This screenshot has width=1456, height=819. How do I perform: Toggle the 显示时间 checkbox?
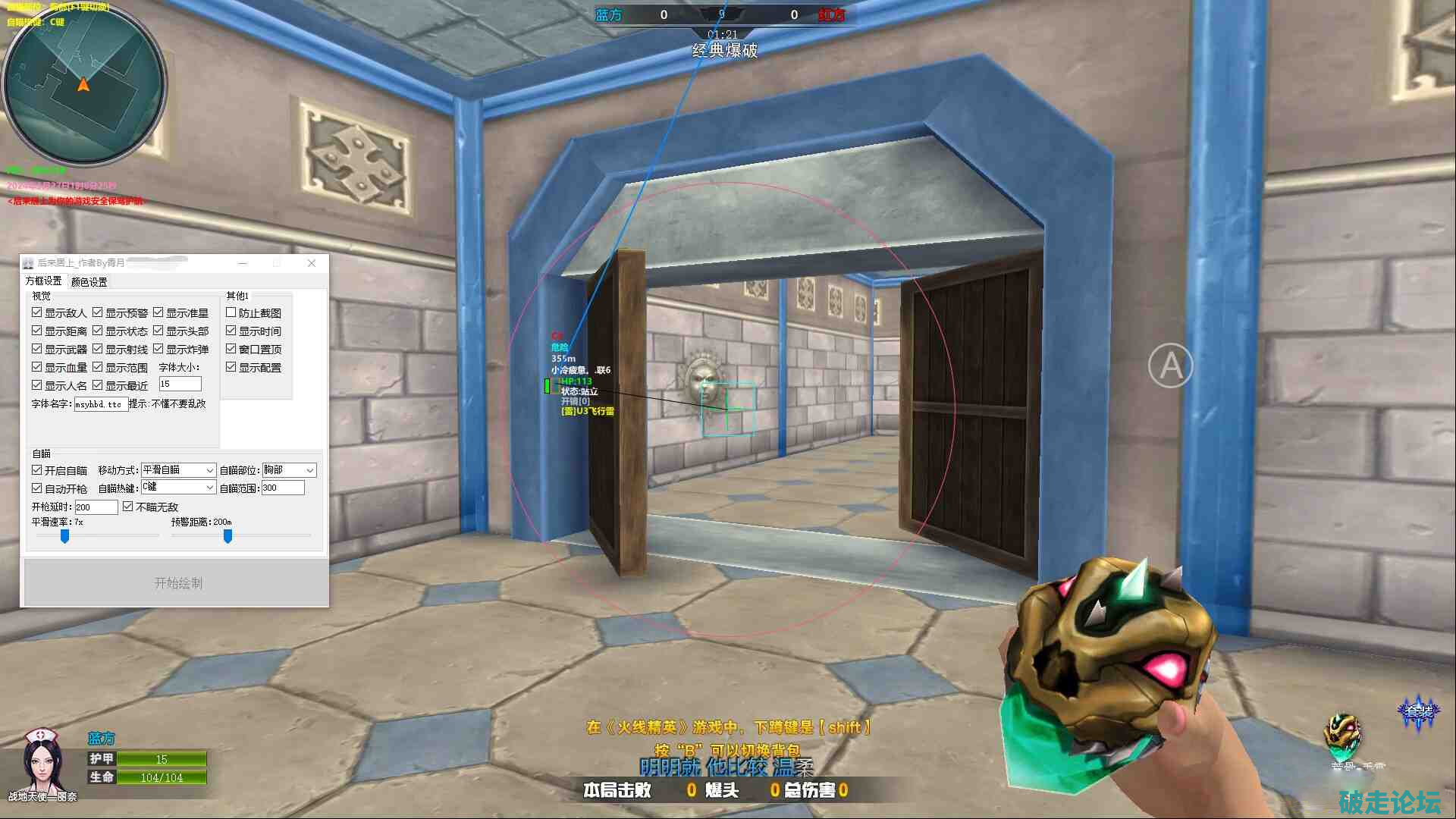(231, 331)
